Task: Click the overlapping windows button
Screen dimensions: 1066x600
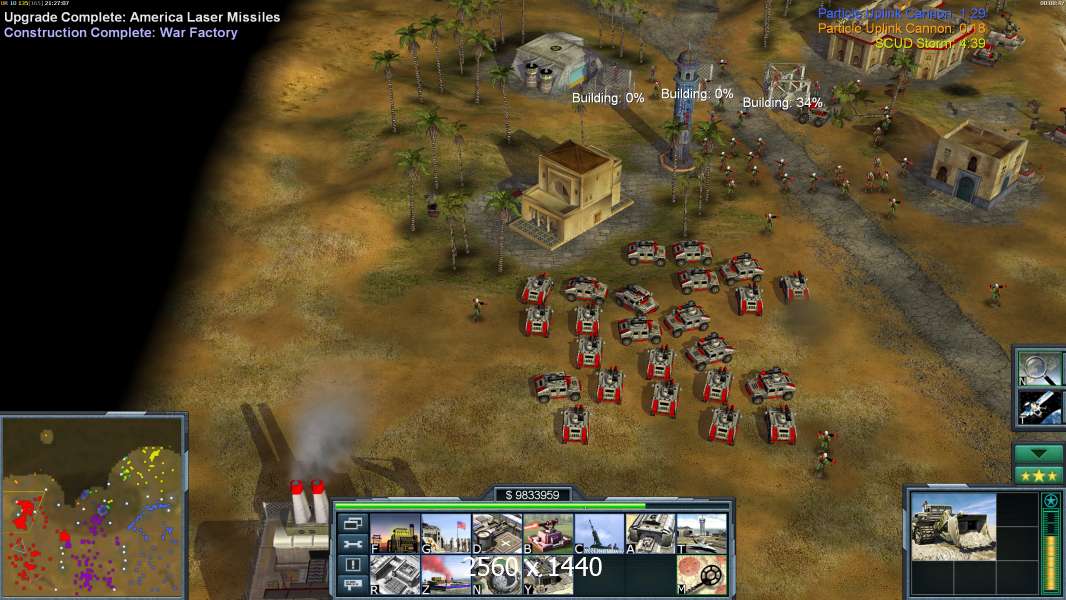Action: (352, 523)
